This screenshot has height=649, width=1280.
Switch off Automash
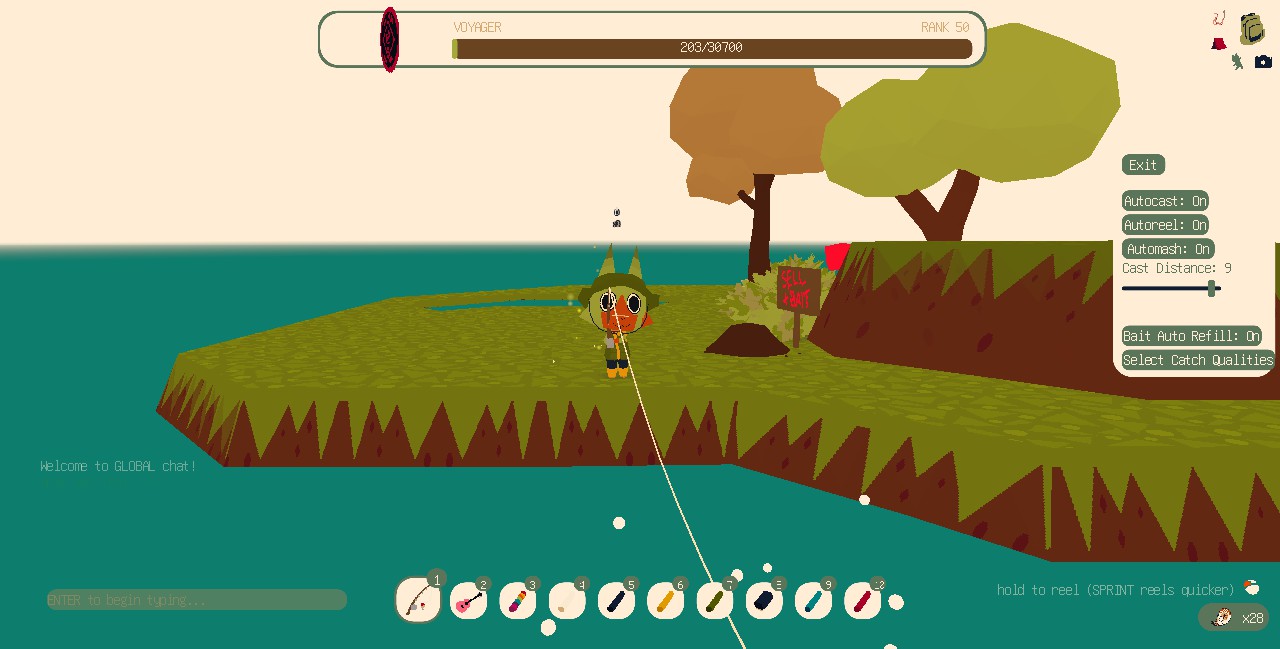pos(1168,249)
